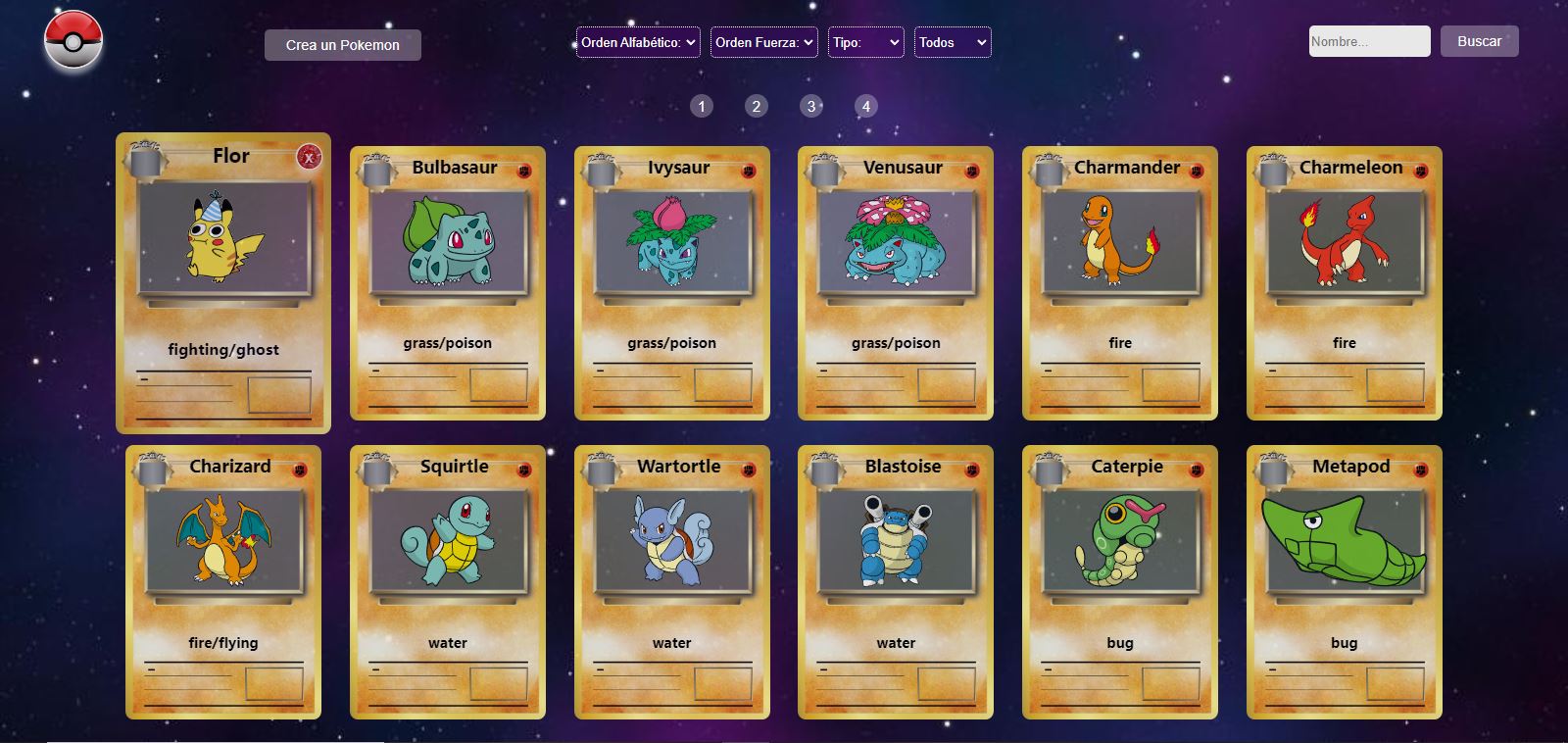Click the Crea un Pokemon button

(342, 44)
